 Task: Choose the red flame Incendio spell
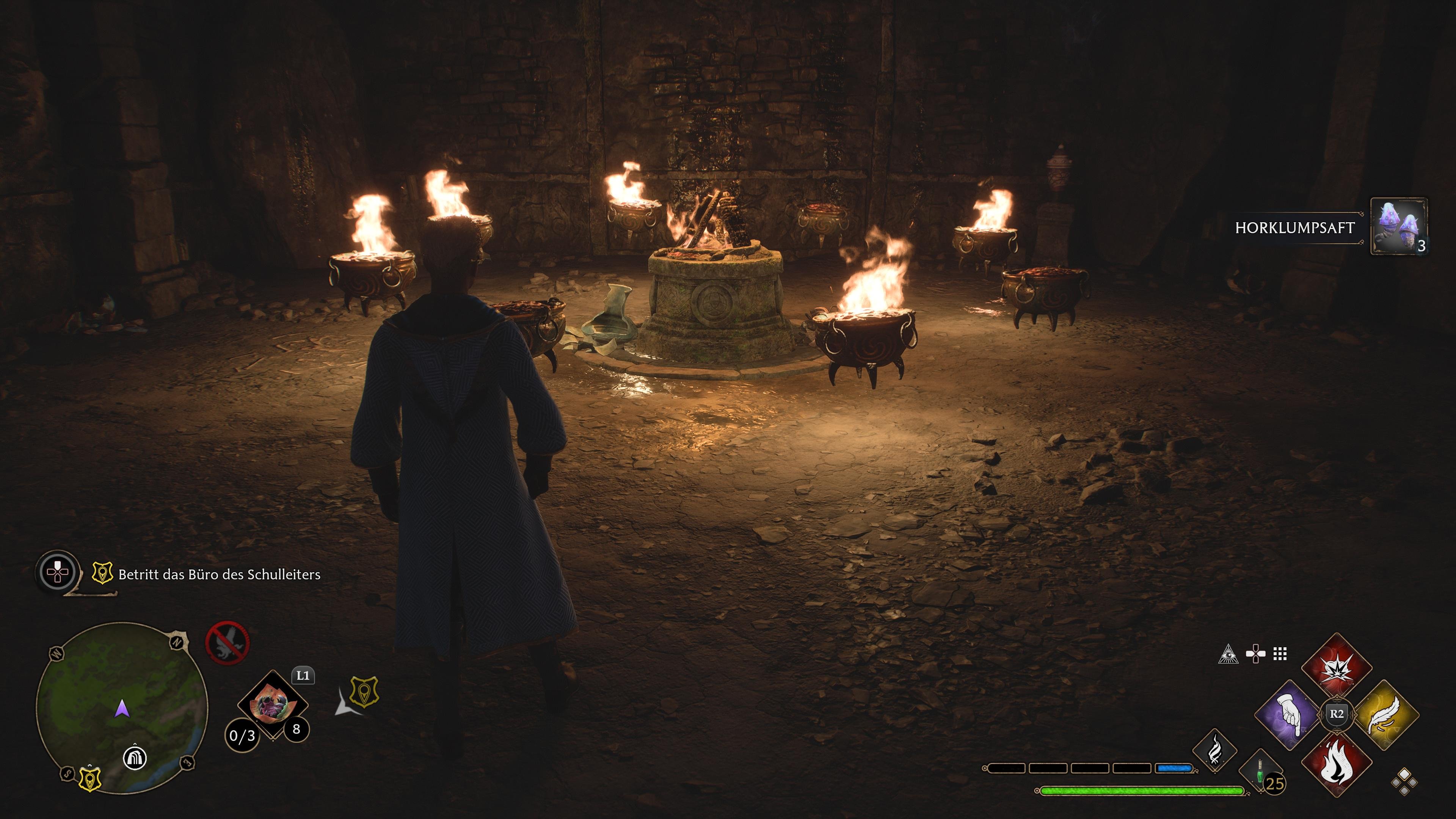tap(1337, 761)
